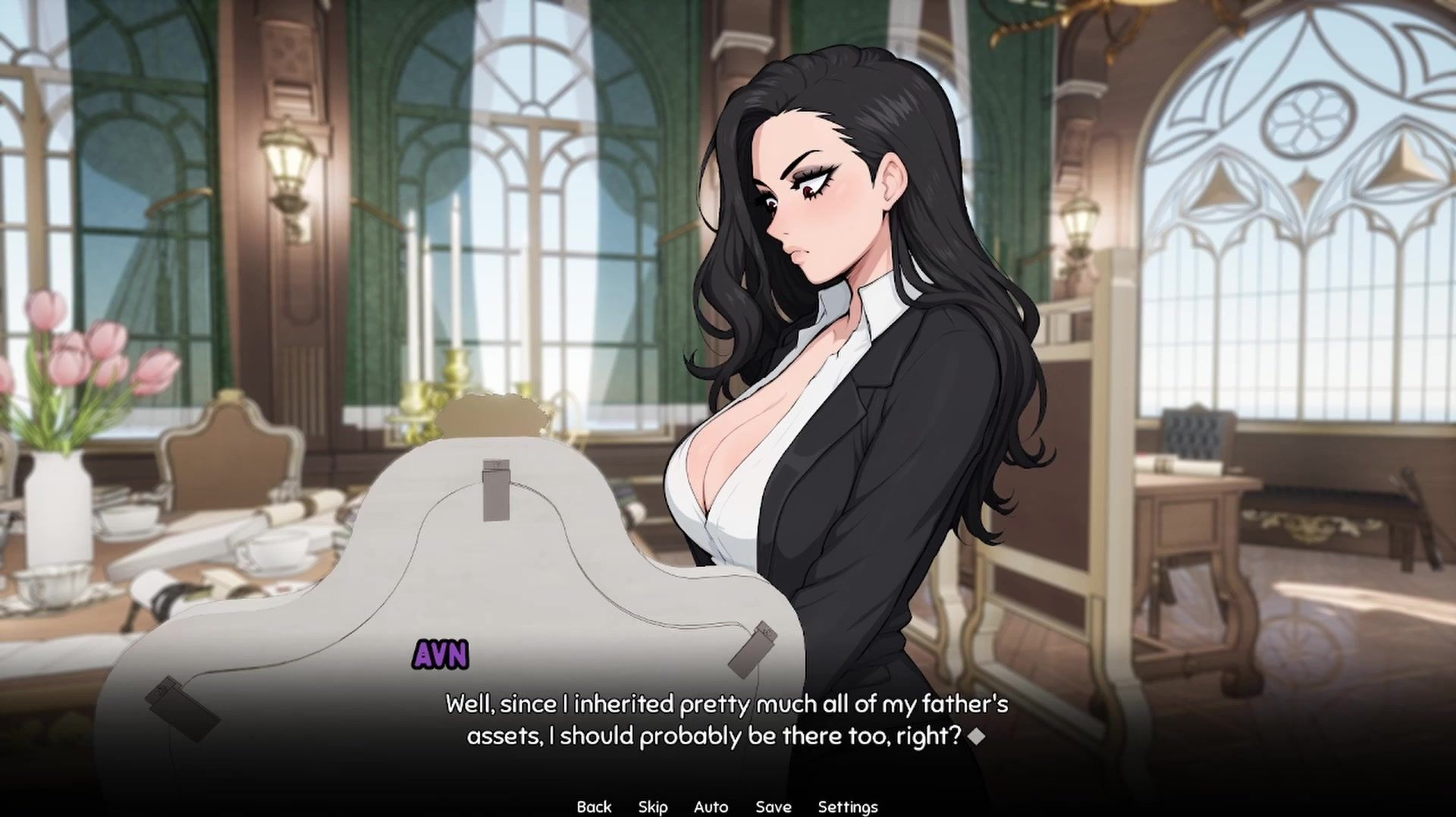Activate the Skip button
The height and width of the screenshot is (817, 1456).
(653, 806)
